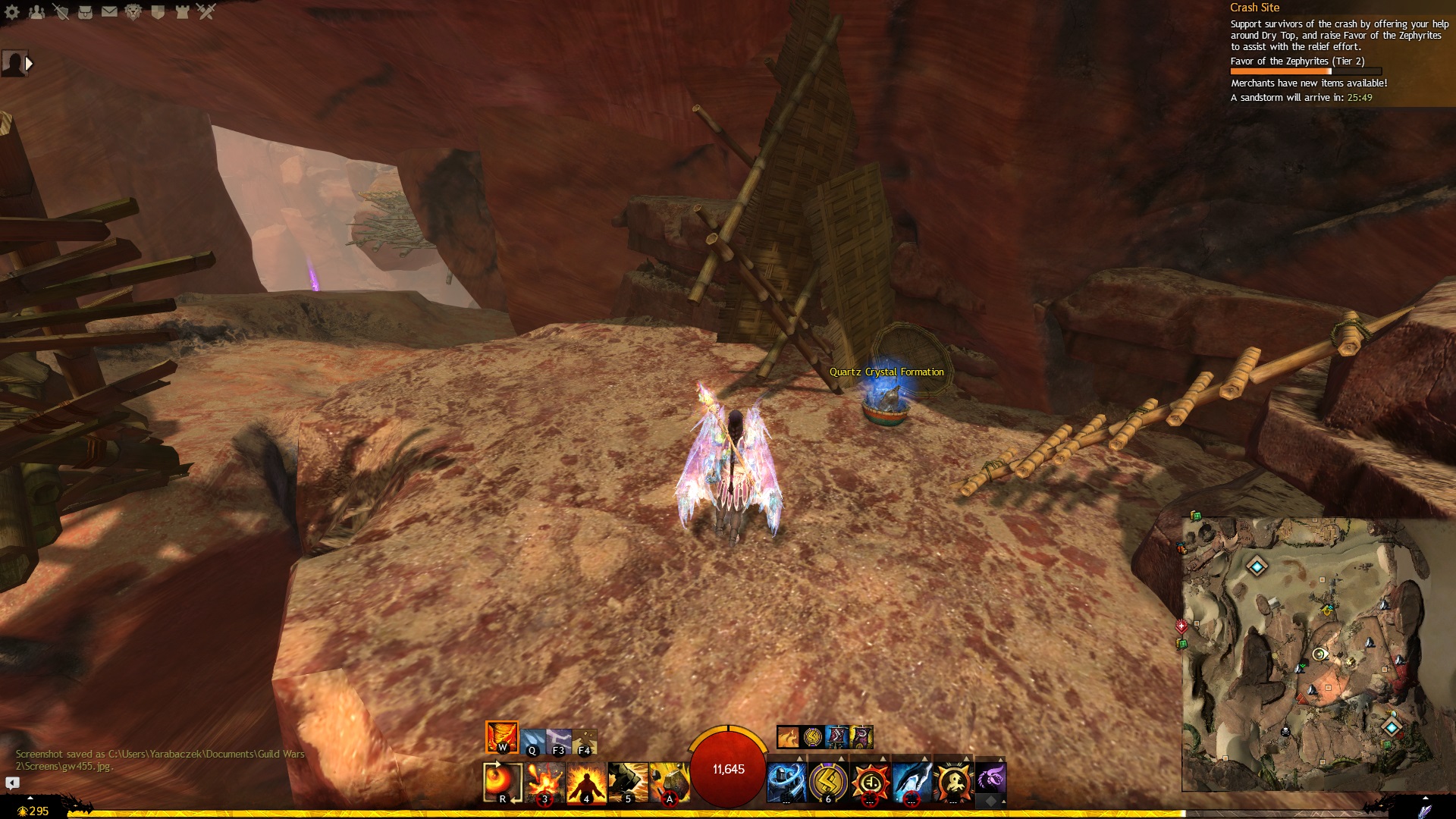
Task: Open the Hero panel sword-and-shield icon
Action: 61,11
